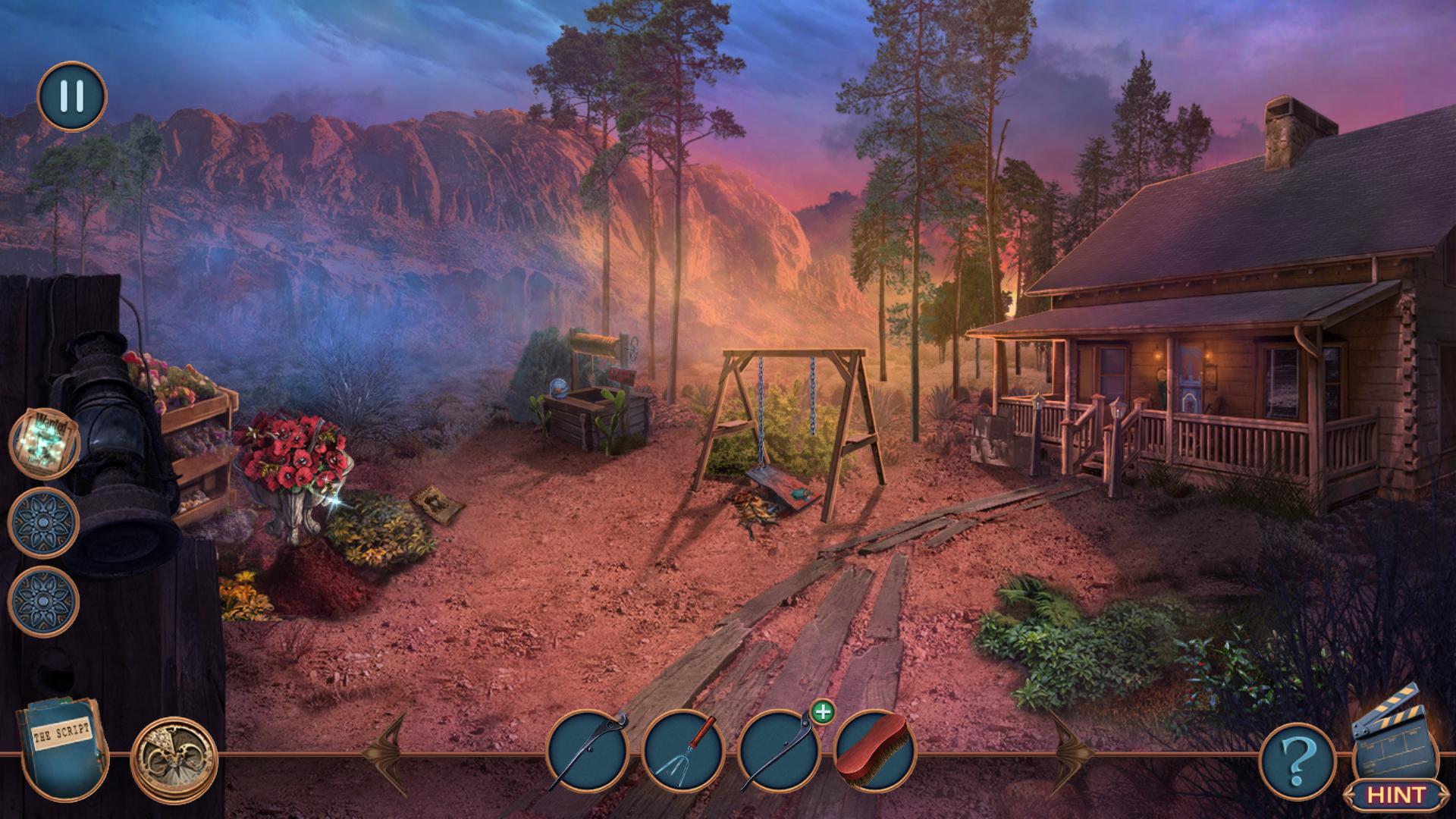
Task: Choose the red scrub brush item
Action: click(x=874, y=751)
